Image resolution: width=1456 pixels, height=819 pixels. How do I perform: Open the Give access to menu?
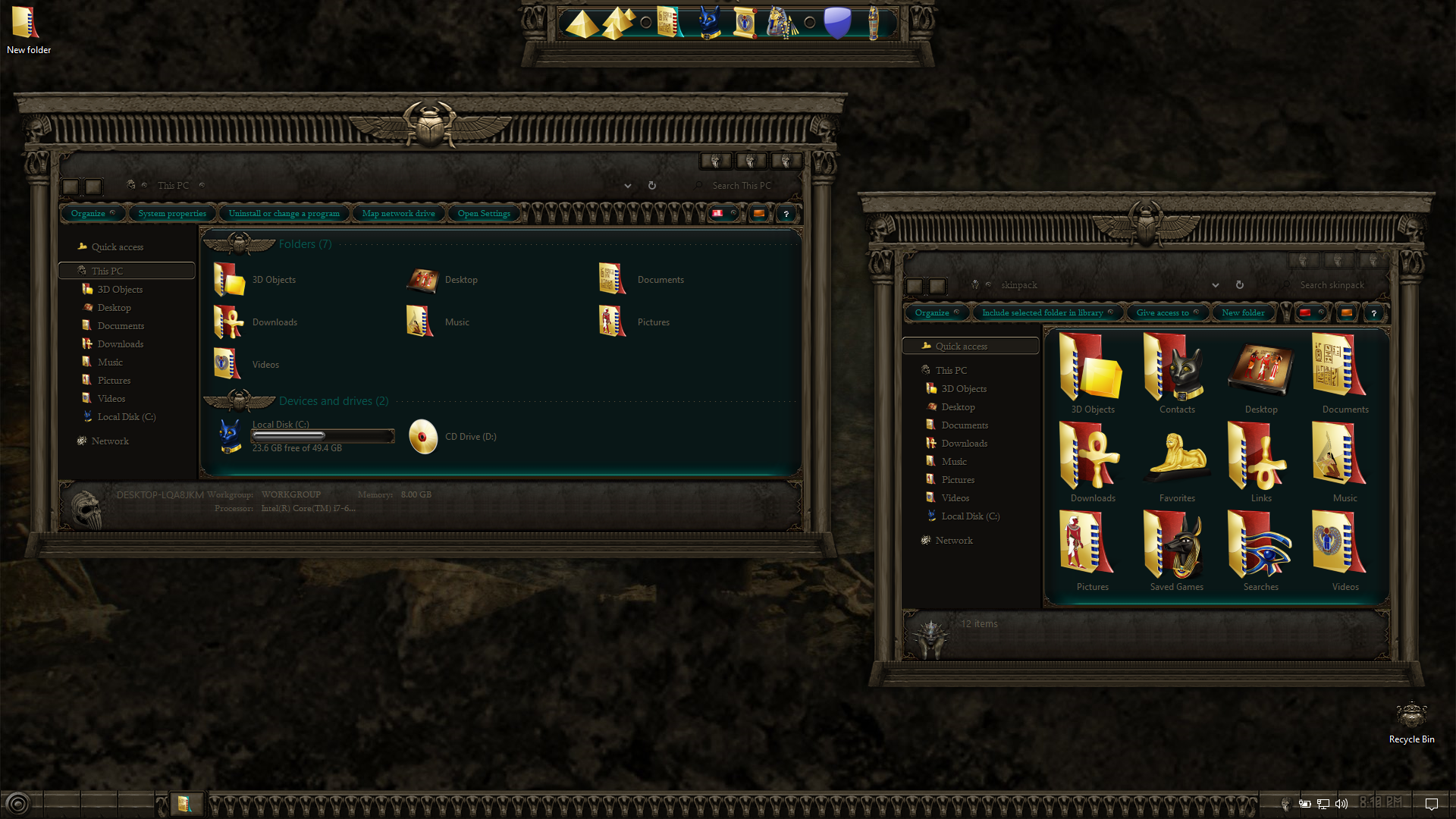[1163, 313]
